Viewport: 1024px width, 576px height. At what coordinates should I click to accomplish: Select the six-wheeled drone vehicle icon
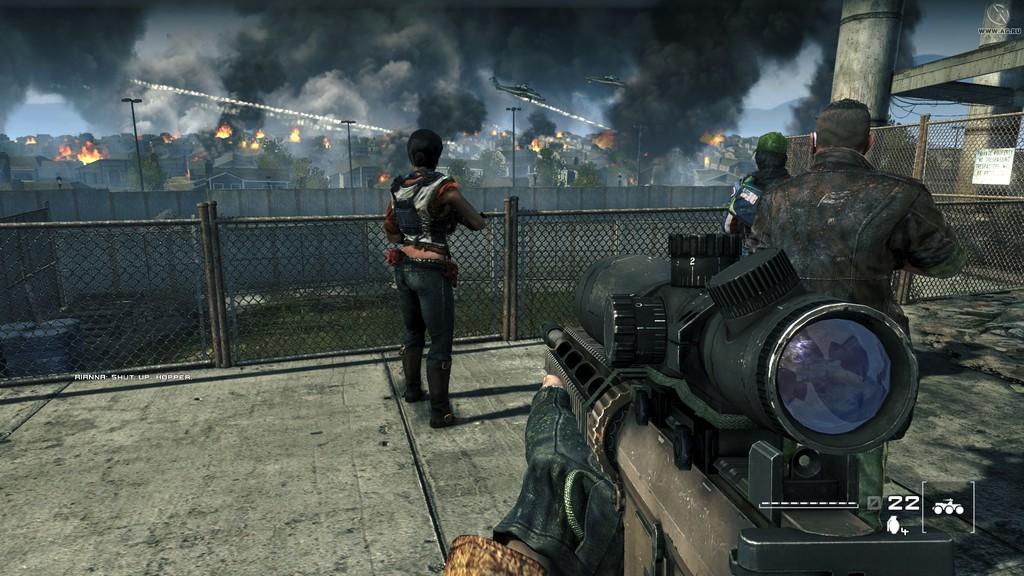pyautogui.click(x=947, y=507)
